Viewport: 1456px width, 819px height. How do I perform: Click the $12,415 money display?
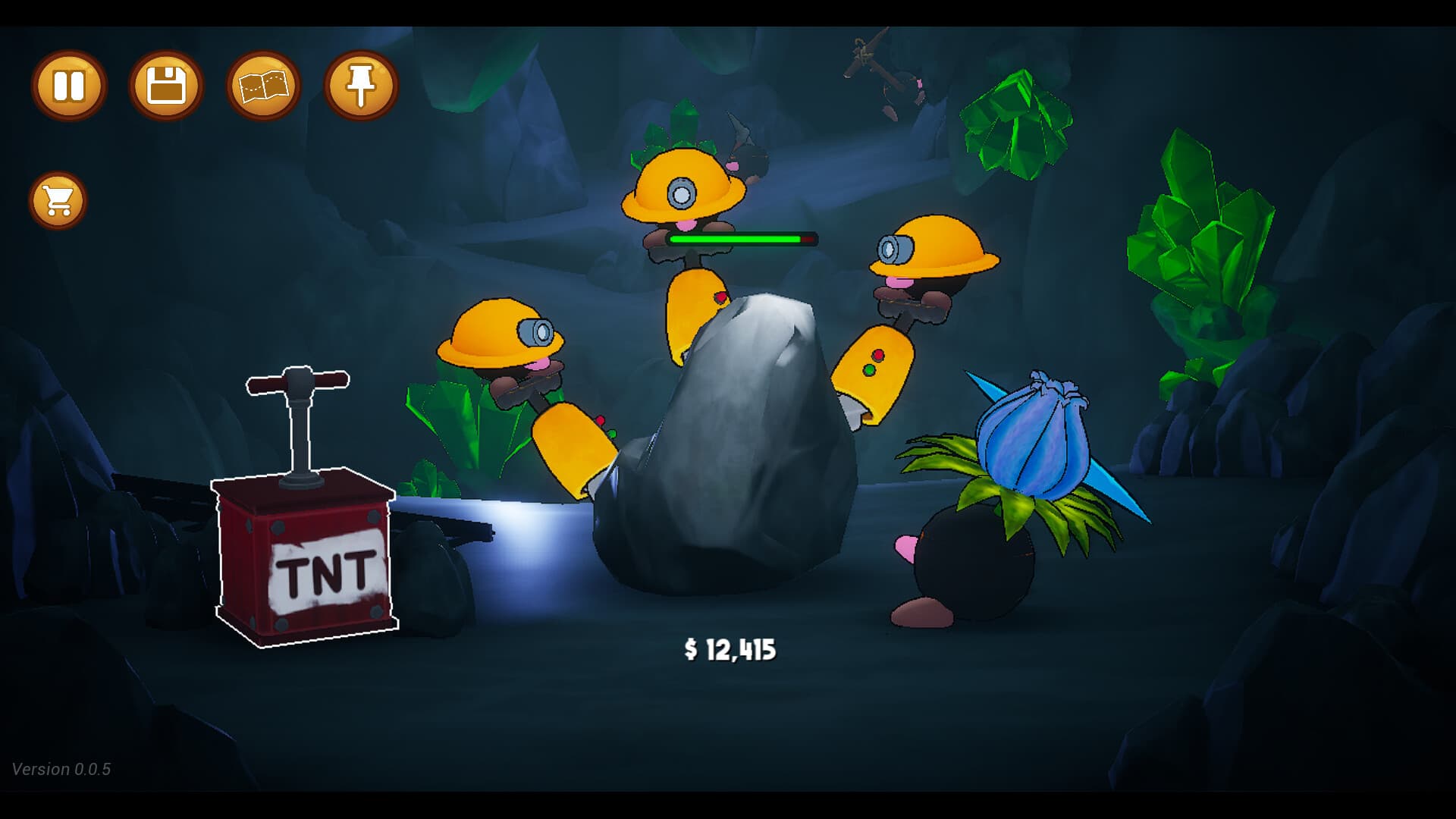(730, 650)
